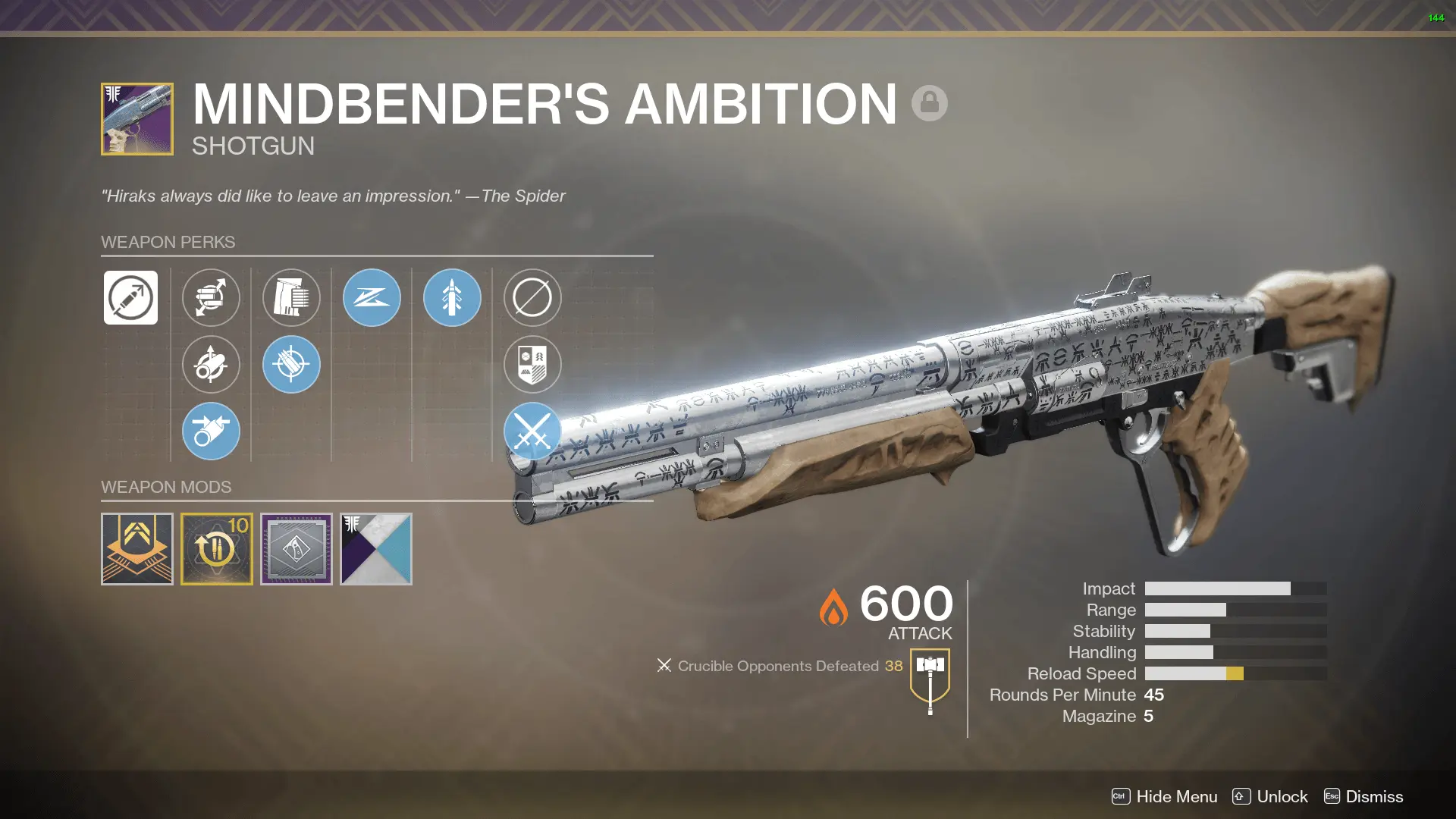Screen dimensions: 1456x819
Task: Click the orange weapon mod socket
Action: coord(137,548)
